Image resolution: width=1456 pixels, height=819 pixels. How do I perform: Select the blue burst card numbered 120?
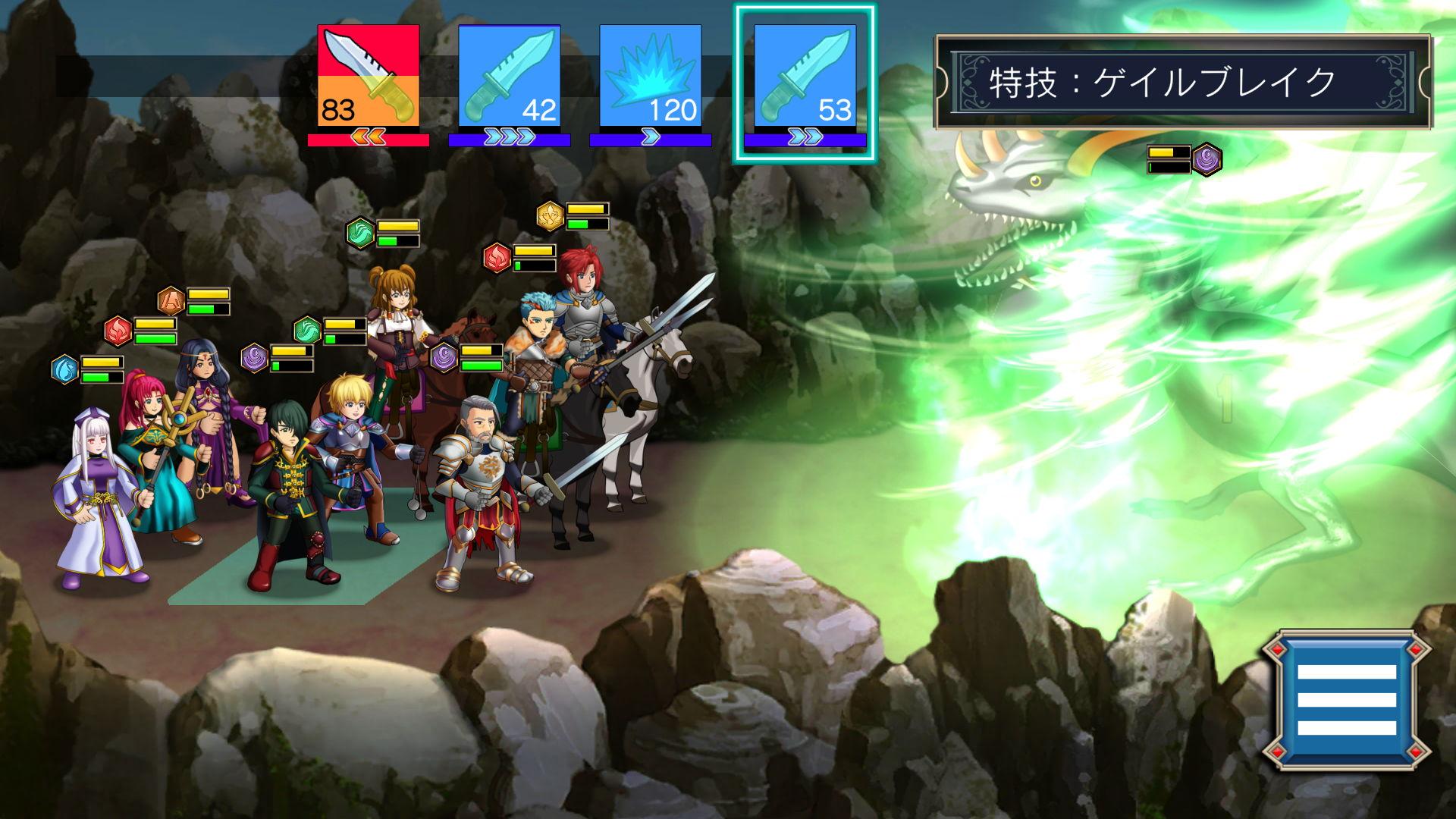point(650,76)
